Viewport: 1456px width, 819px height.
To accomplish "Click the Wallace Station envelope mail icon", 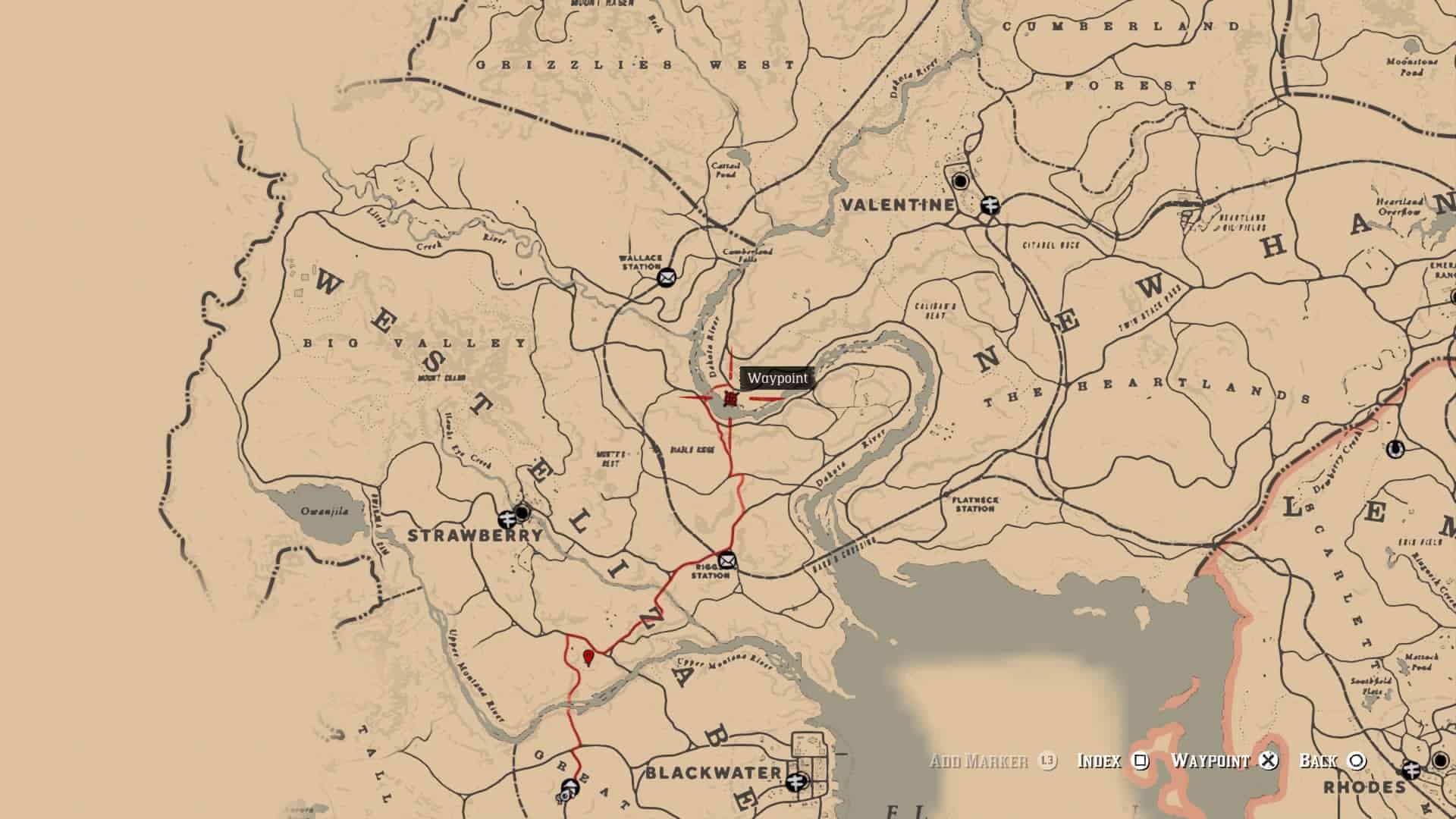I will pos(666,277).
